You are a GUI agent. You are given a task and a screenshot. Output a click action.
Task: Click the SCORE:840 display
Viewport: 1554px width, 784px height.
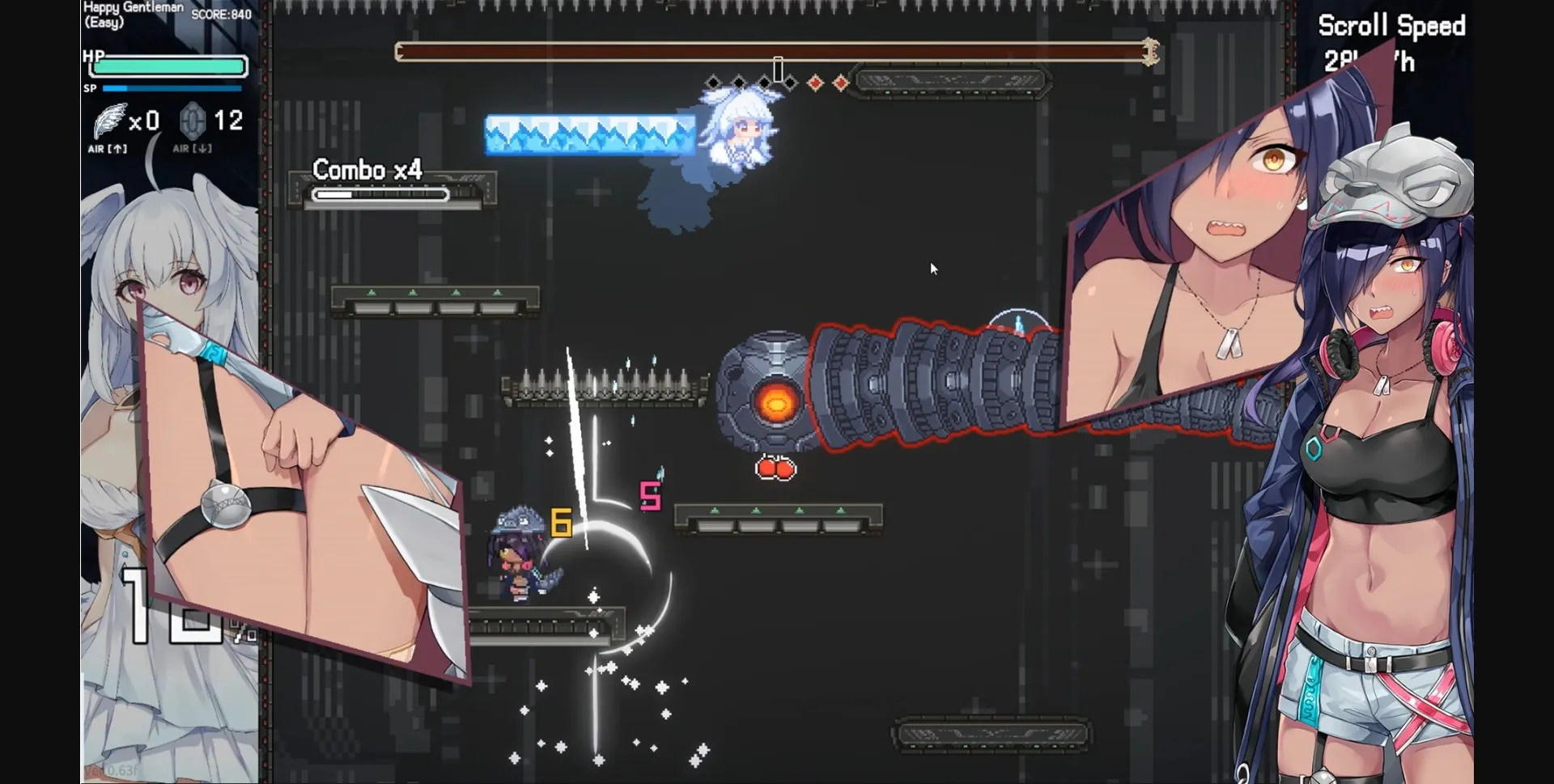tap(220, 14)
